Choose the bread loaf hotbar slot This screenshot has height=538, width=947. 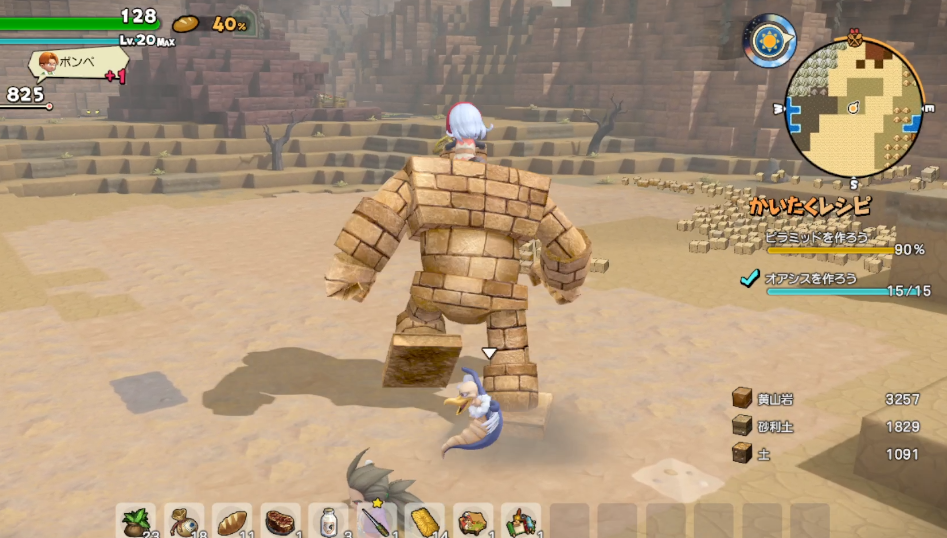pos(232,521)
